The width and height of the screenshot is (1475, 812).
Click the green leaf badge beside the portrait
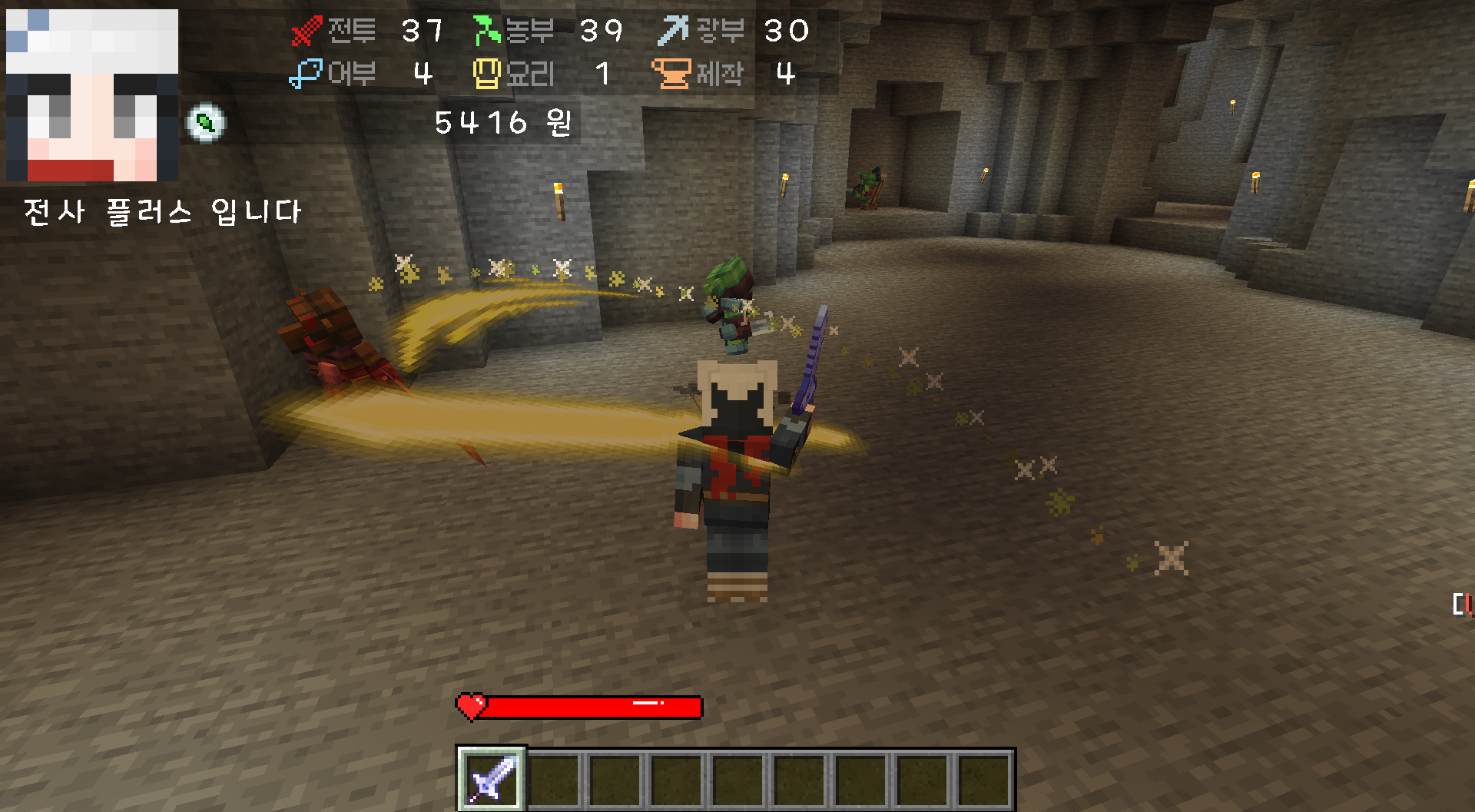tap(205, 122)
